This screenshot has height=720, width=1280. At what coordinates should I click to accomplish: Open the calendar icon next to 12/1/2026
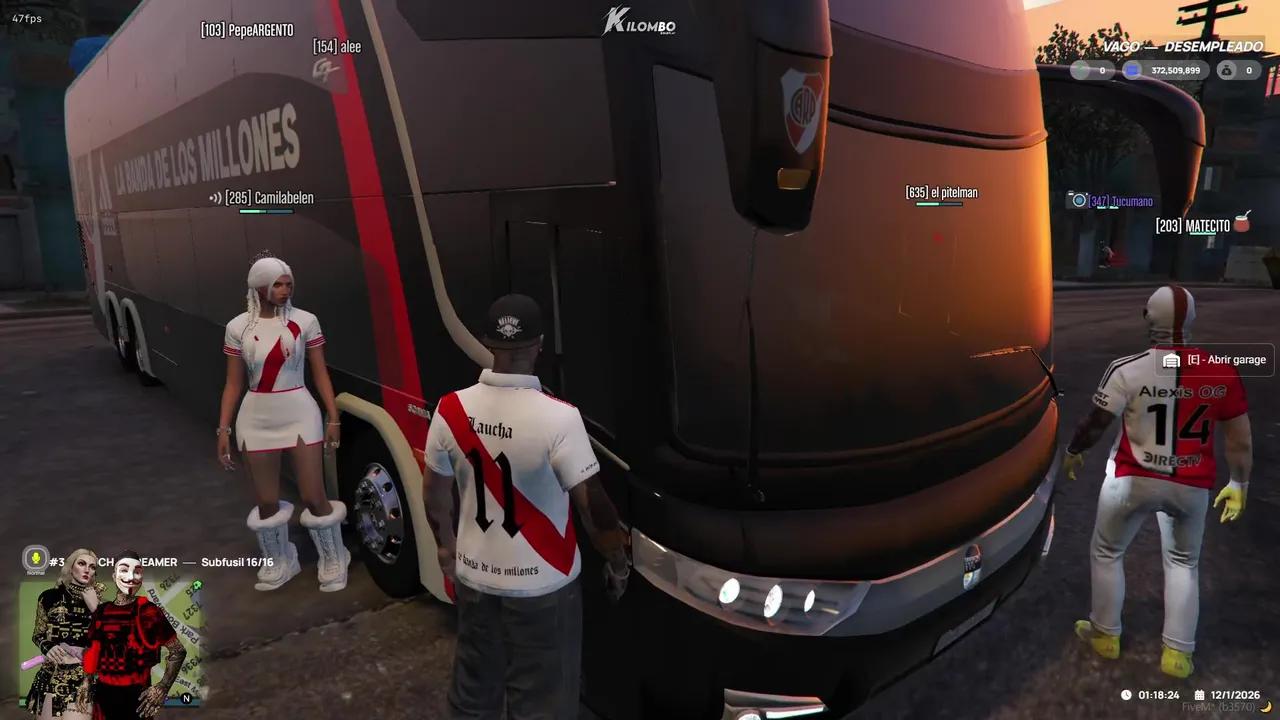(x=1199, y=695)
